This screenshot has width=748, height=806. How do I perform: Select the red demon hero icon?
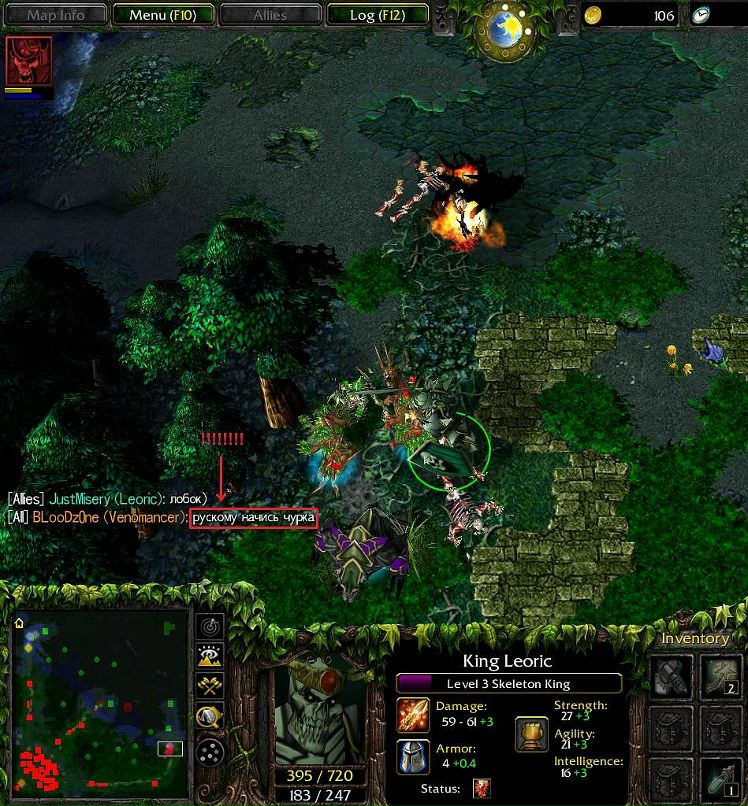coord(22,62)
